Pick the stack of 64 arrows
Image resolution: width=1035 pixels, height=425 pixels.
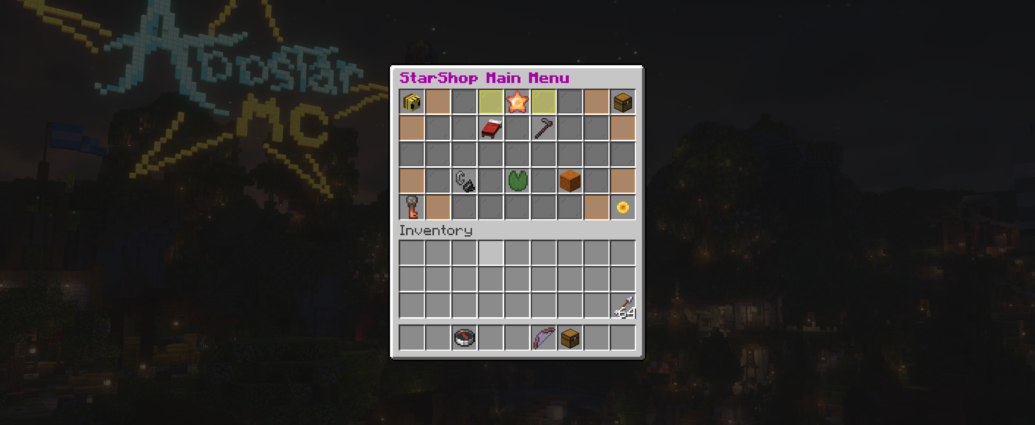[x=622, y=306]
